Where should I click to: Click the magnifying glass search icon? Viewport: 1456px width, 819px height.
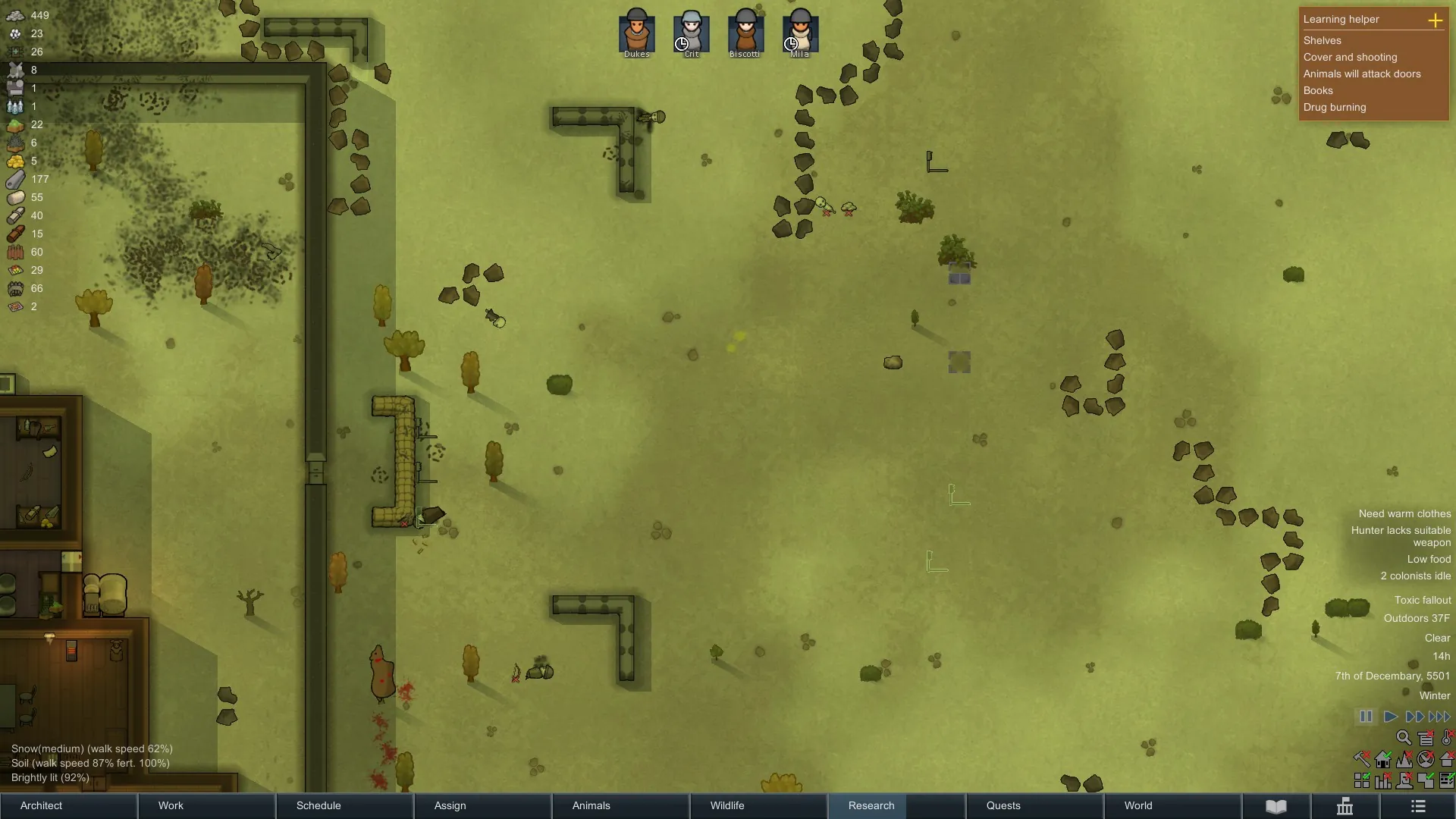1404,738
